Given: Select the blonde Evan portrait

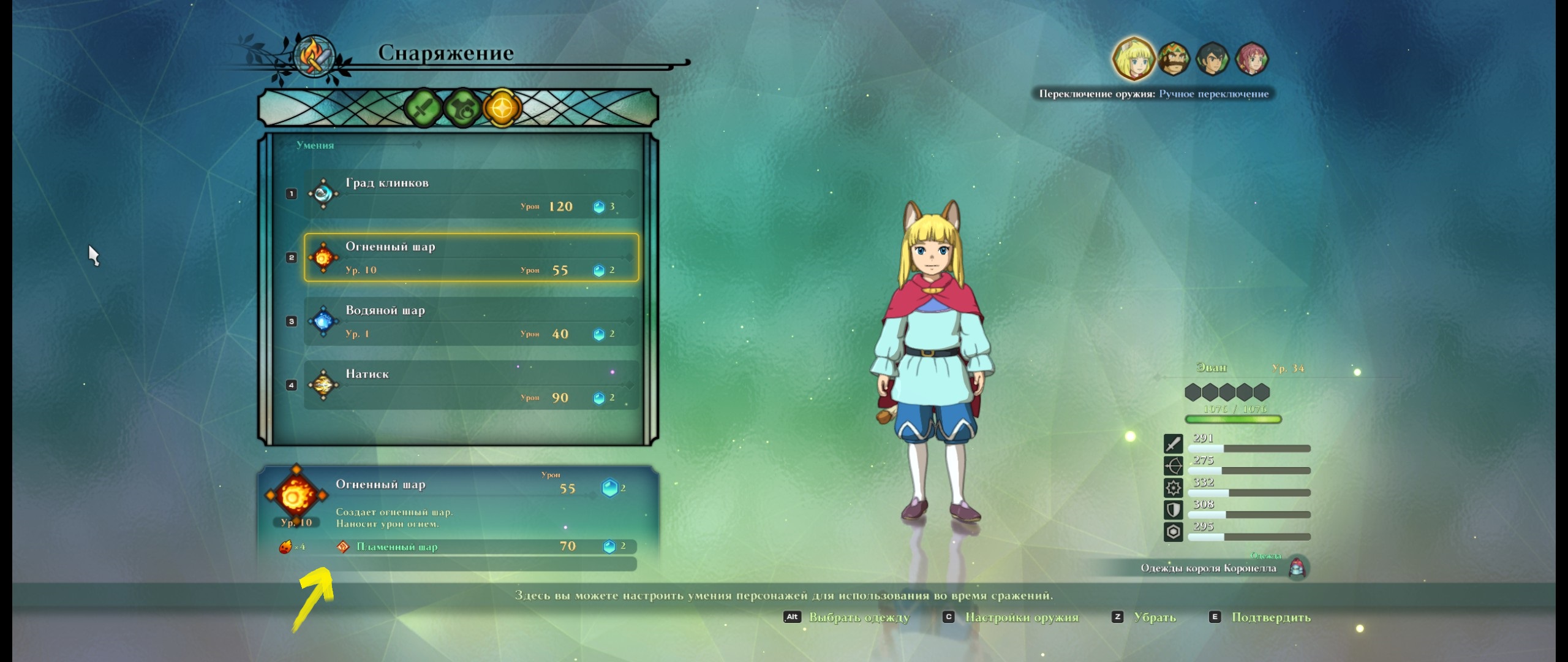Looking at the screenshot, I should click(x=1133, y=59).
